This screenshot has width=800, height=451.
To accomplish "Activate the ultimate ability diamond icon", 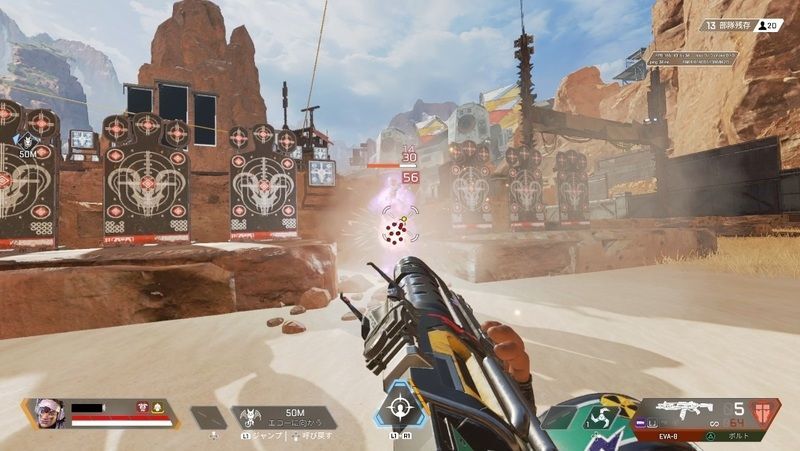I will tap(401, 408).
